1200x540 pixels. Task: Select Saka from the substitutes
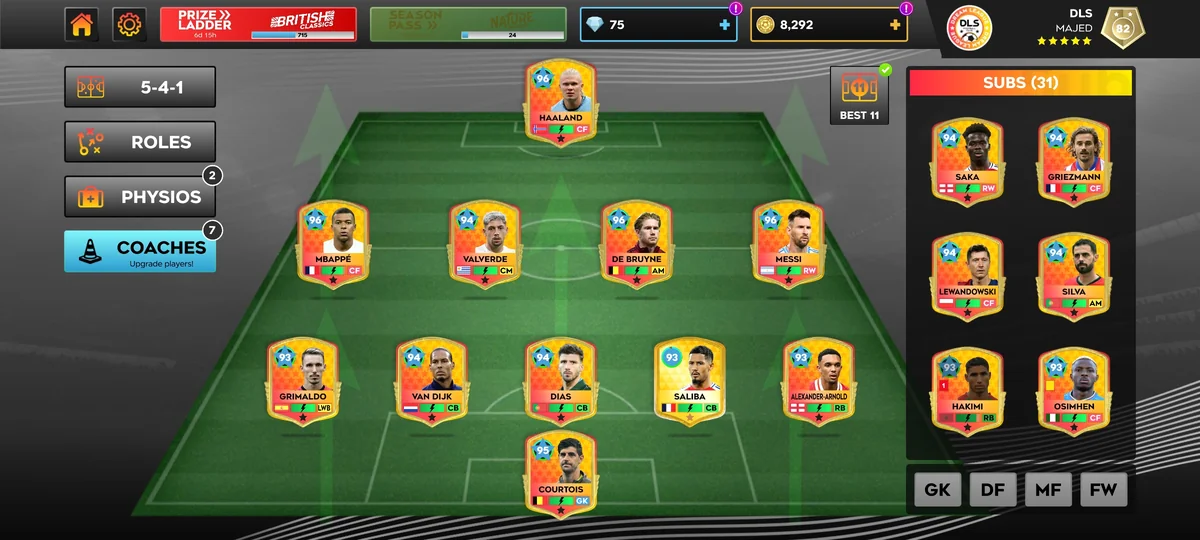(x=967, y=162)
